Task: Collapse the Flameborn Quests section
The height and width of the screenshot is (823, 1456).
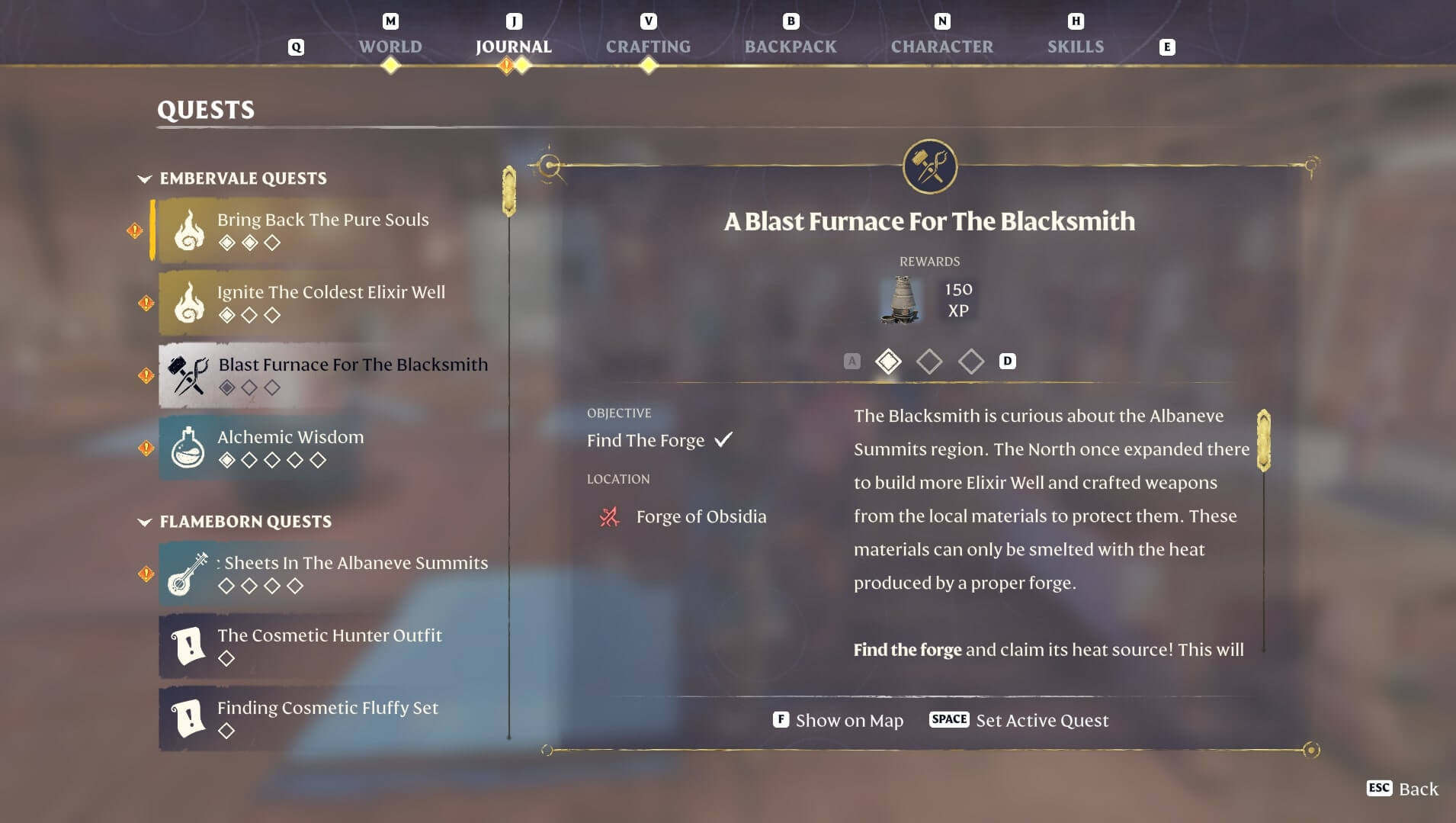Action: pos(144,522)
